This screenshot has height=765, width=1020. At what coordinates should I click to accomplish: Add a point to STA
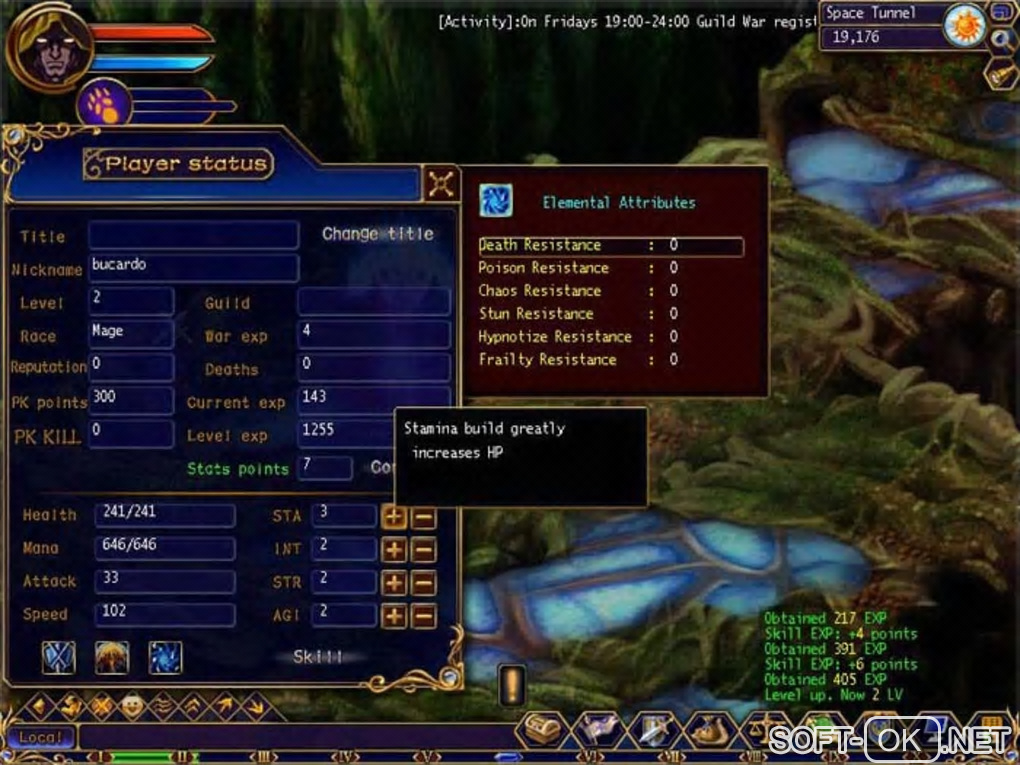click(394, 517)
